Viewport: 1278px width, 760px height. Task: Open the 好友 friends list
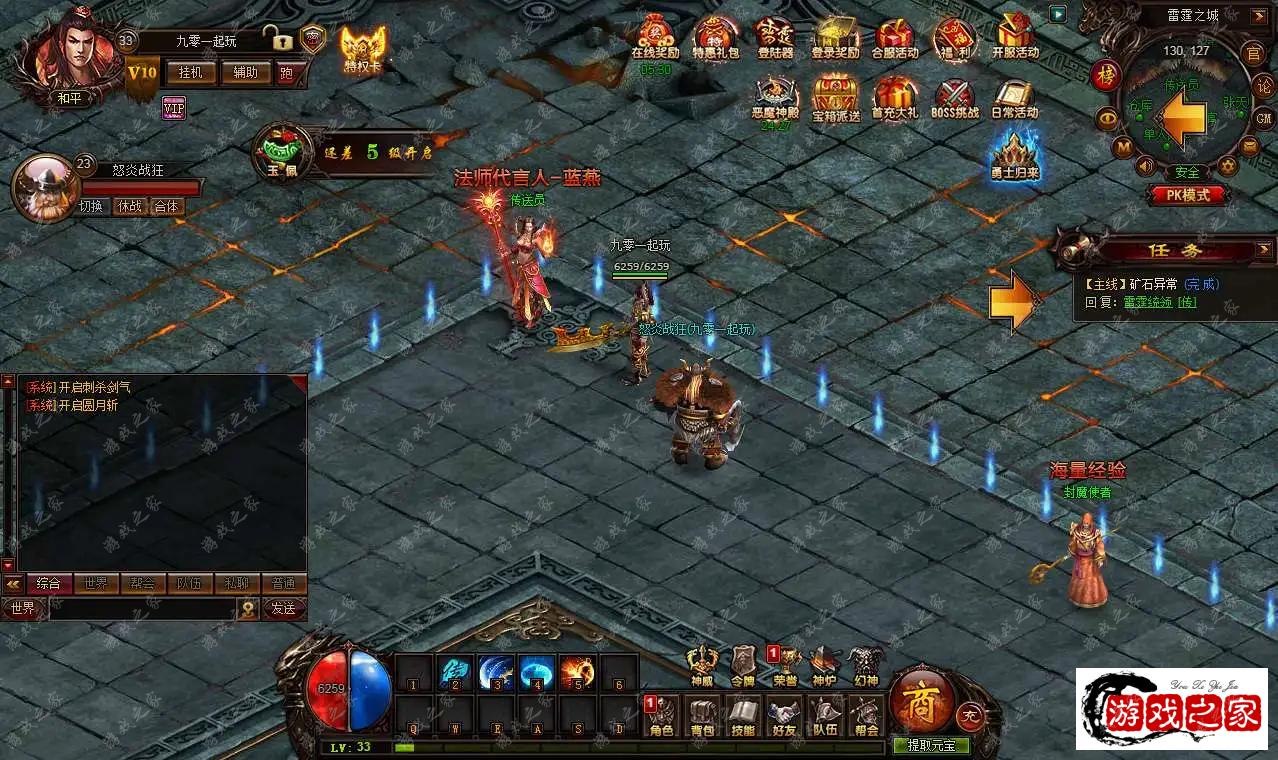tap(784, 716)
